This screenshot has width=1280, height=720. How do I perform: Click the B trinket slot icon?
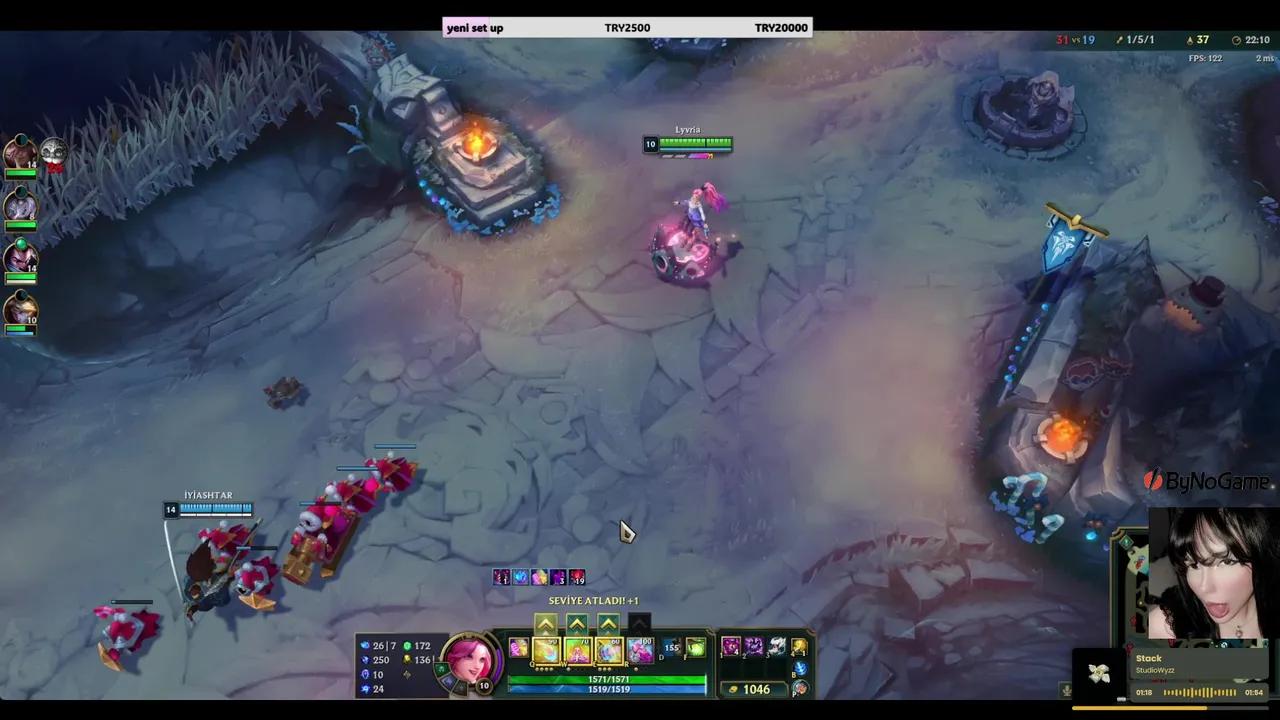(x=800, y=667)
